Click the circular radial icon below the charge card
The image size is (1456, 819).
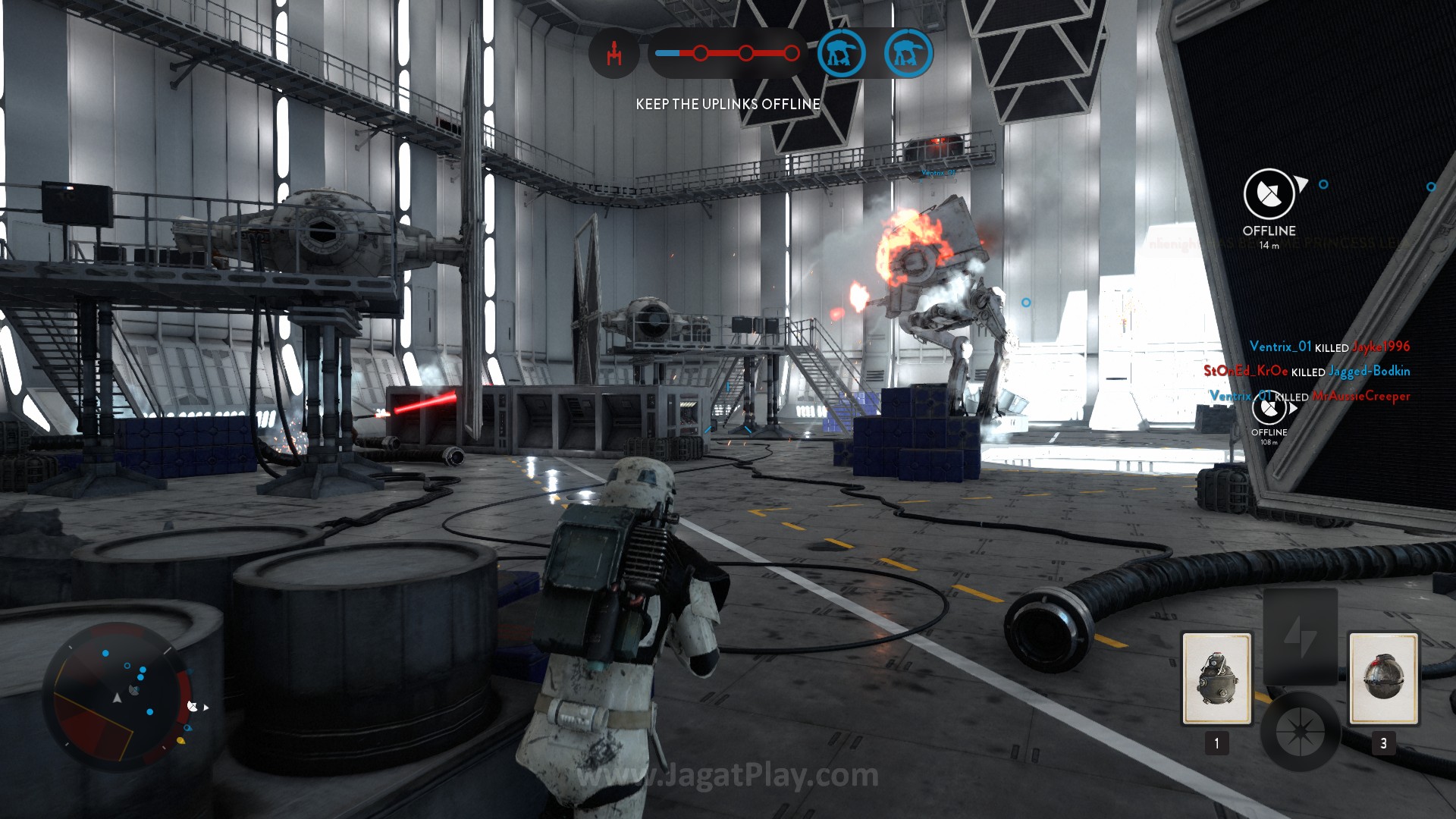[1300, 732]
